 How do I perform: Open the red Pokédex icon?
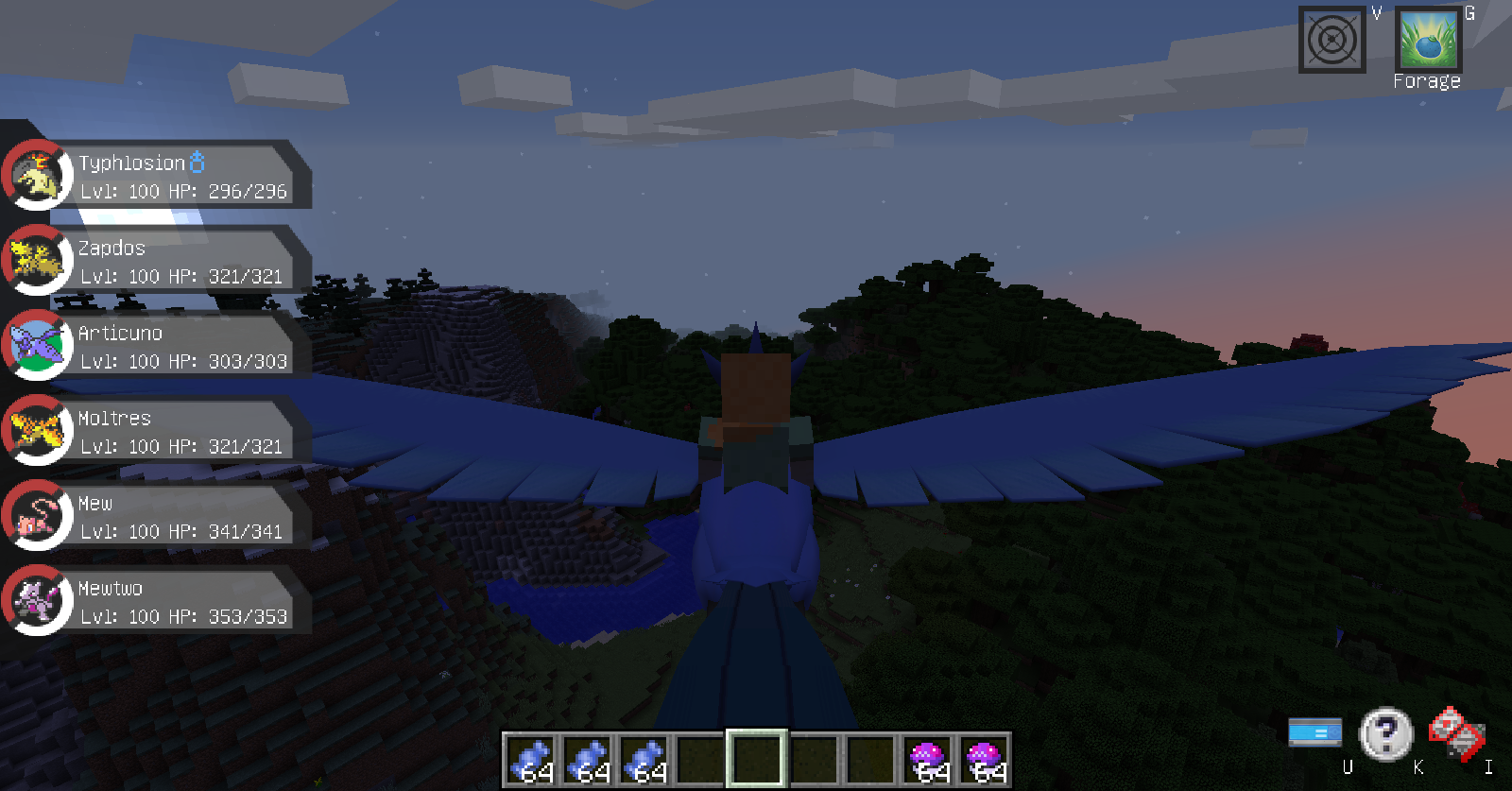pyautogui.click(x=1456, y=733)
